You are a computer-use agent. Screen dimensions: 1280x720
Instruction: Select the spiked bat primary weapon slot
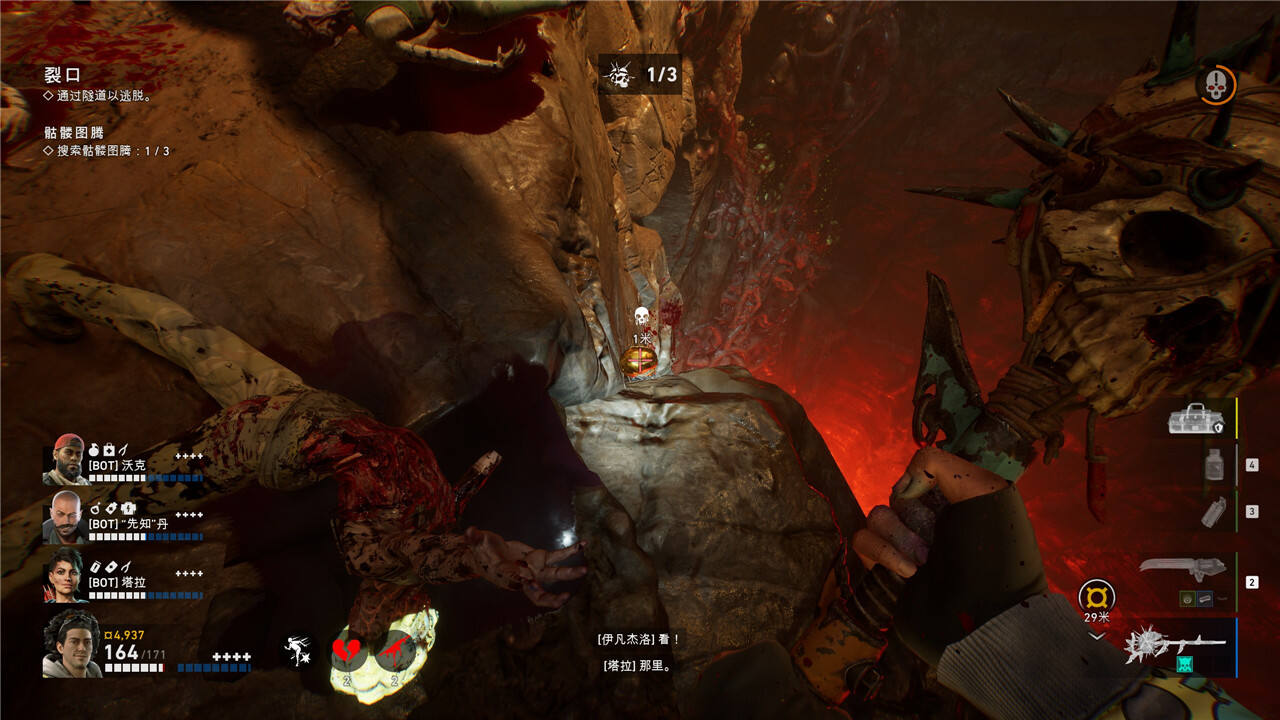[x=1177, y=645]
